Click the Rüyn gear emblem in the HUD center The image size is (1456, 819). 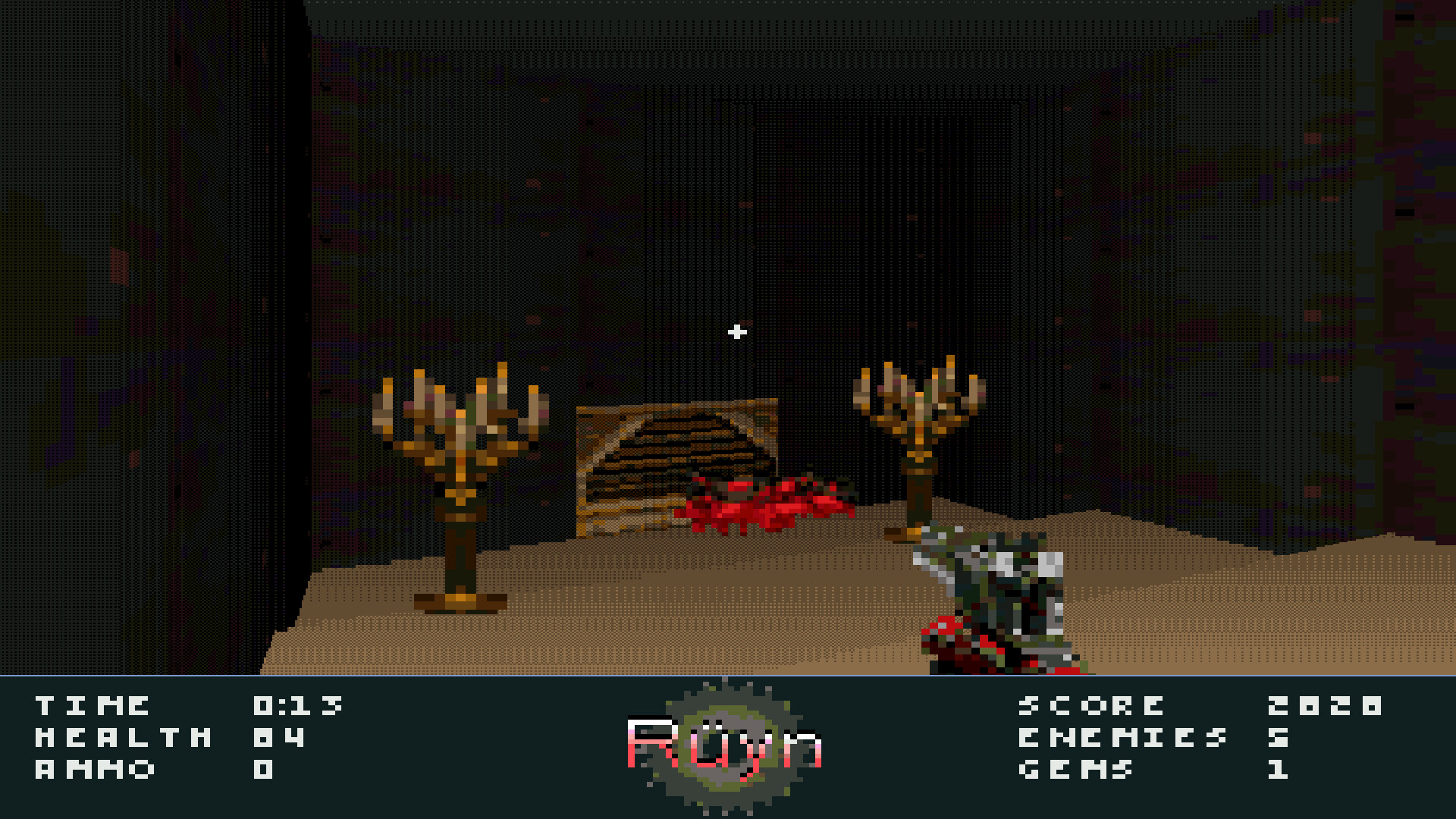point(728,739)
